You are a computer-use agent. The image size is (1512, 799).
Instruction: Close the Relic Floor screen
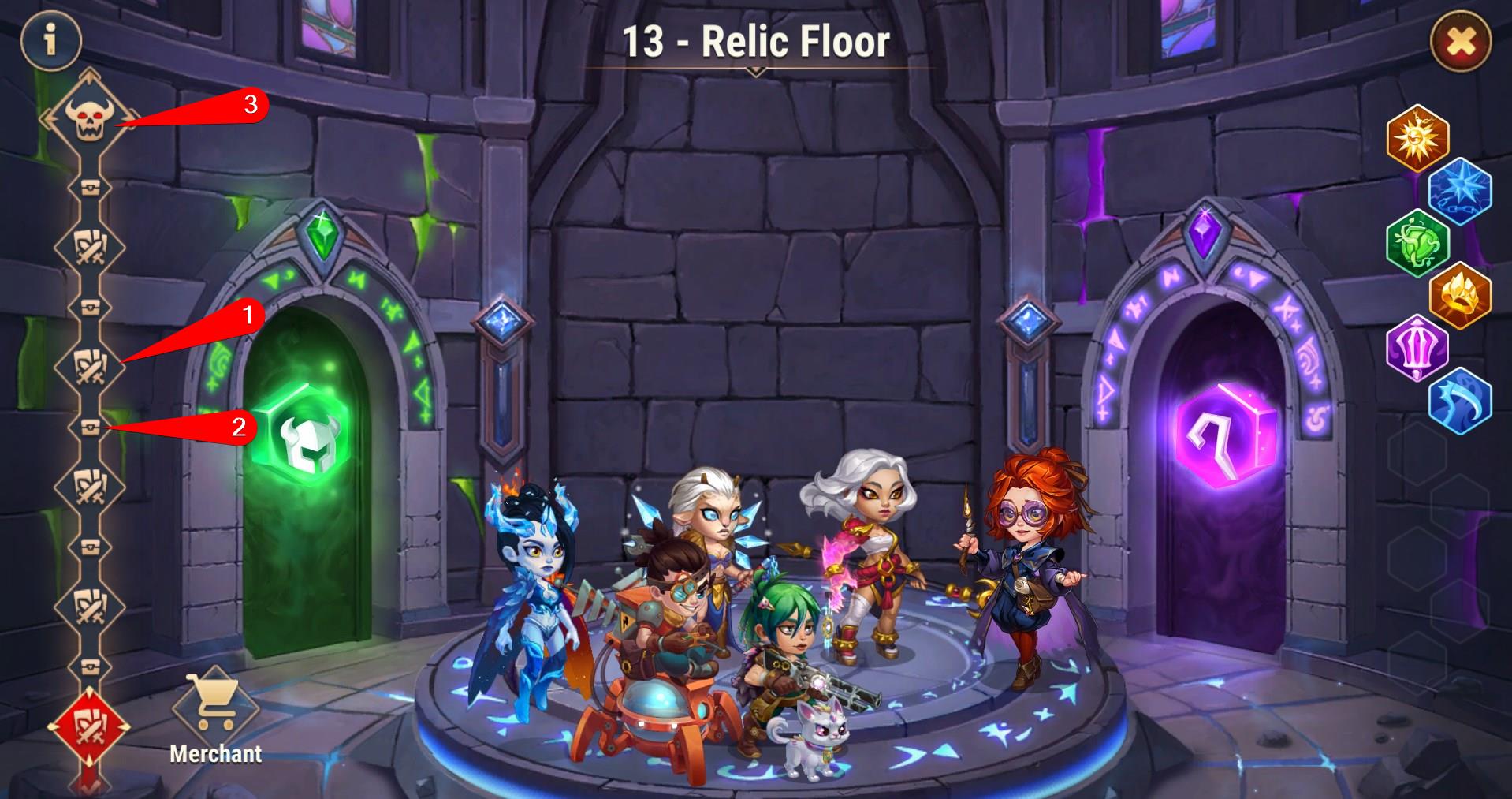click(1460, 42)
